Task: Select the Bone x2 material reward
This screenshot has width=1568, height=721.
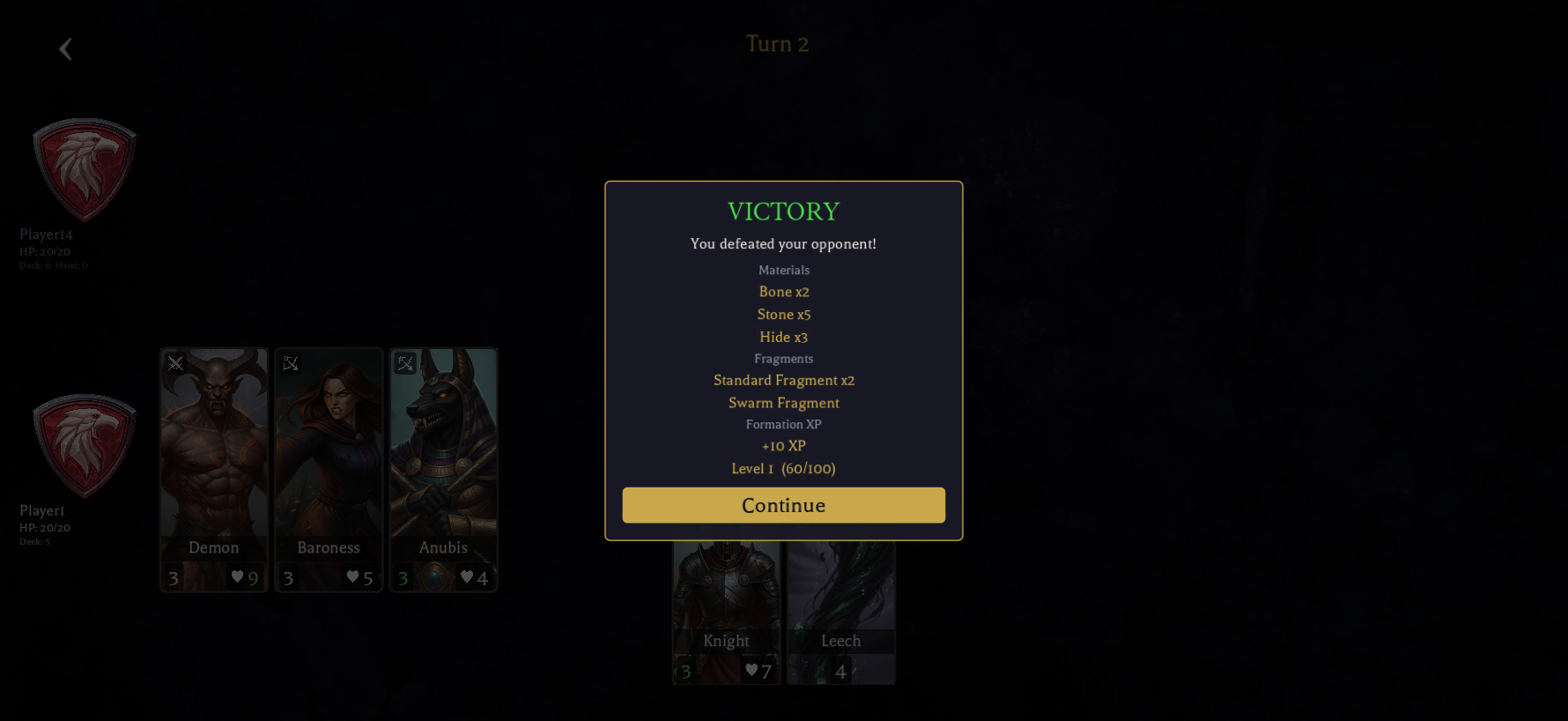Action: [x=783, y=292]
